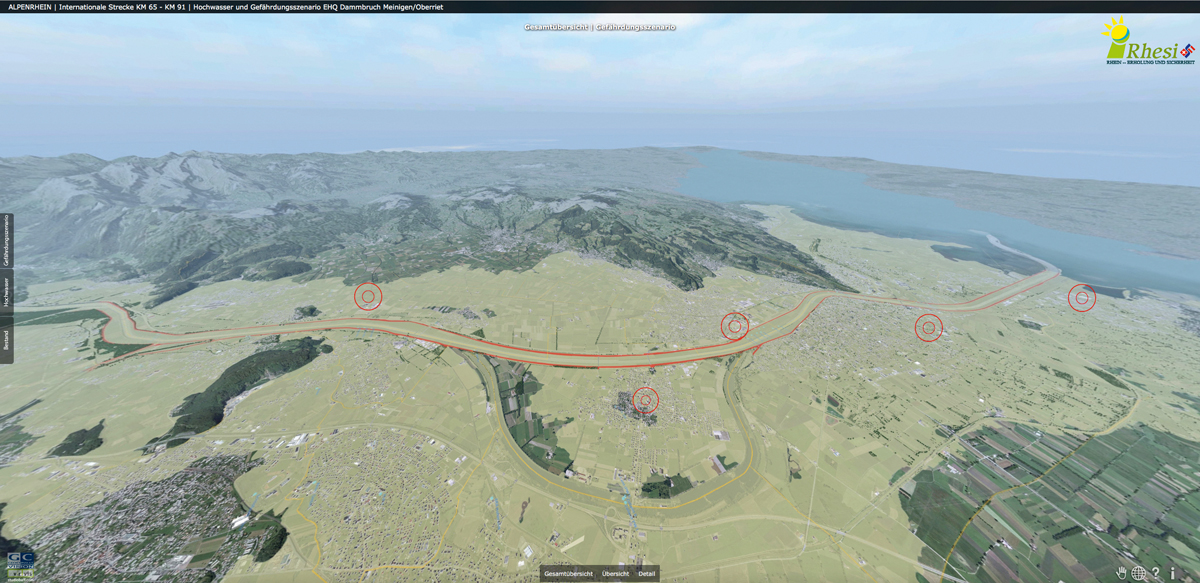Open the Gefährdungsszenario side tab

point(6,241)
